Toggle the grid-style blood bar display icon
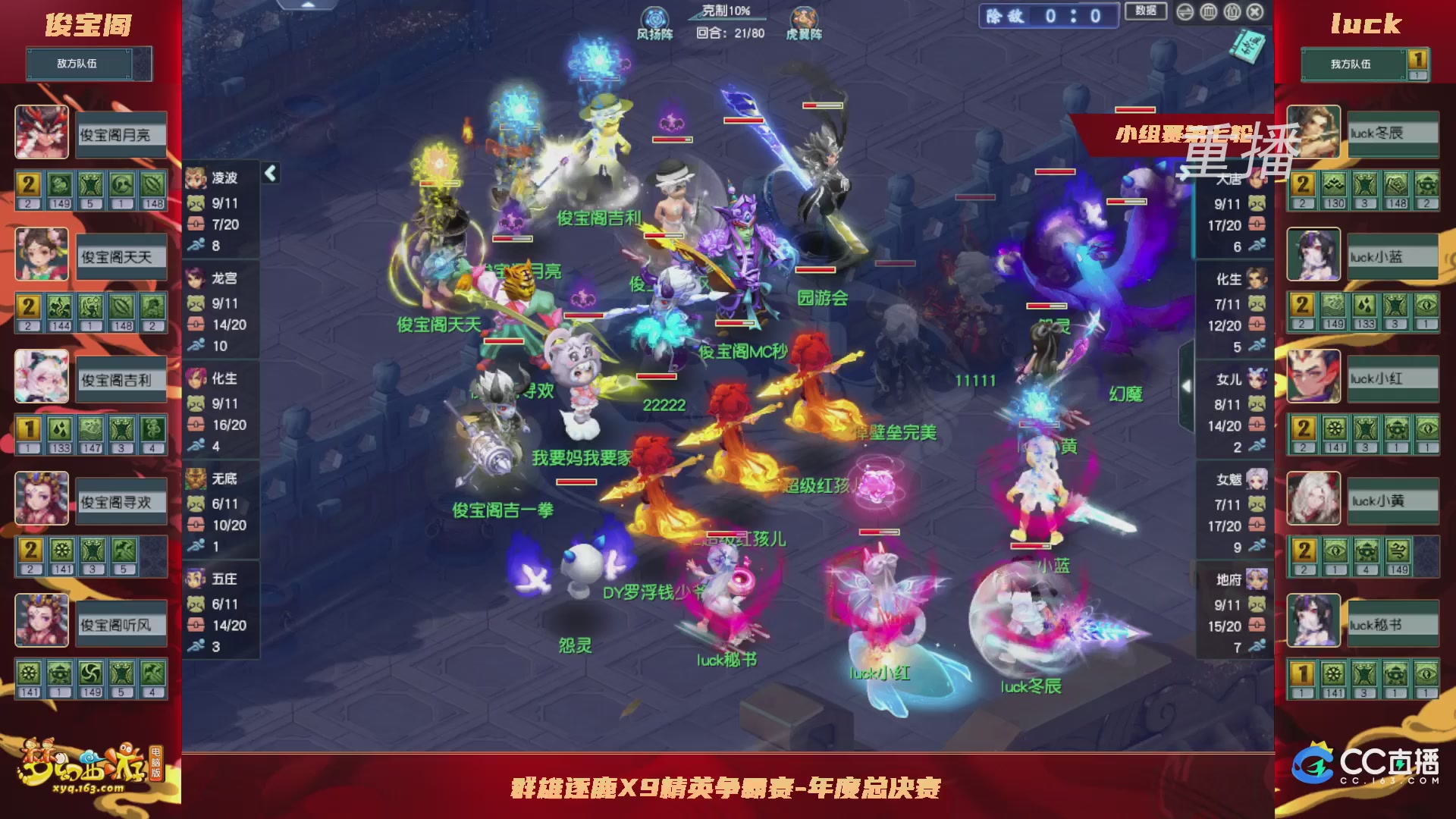Screen dimensions: 1456x819 tap(1208, 12)
